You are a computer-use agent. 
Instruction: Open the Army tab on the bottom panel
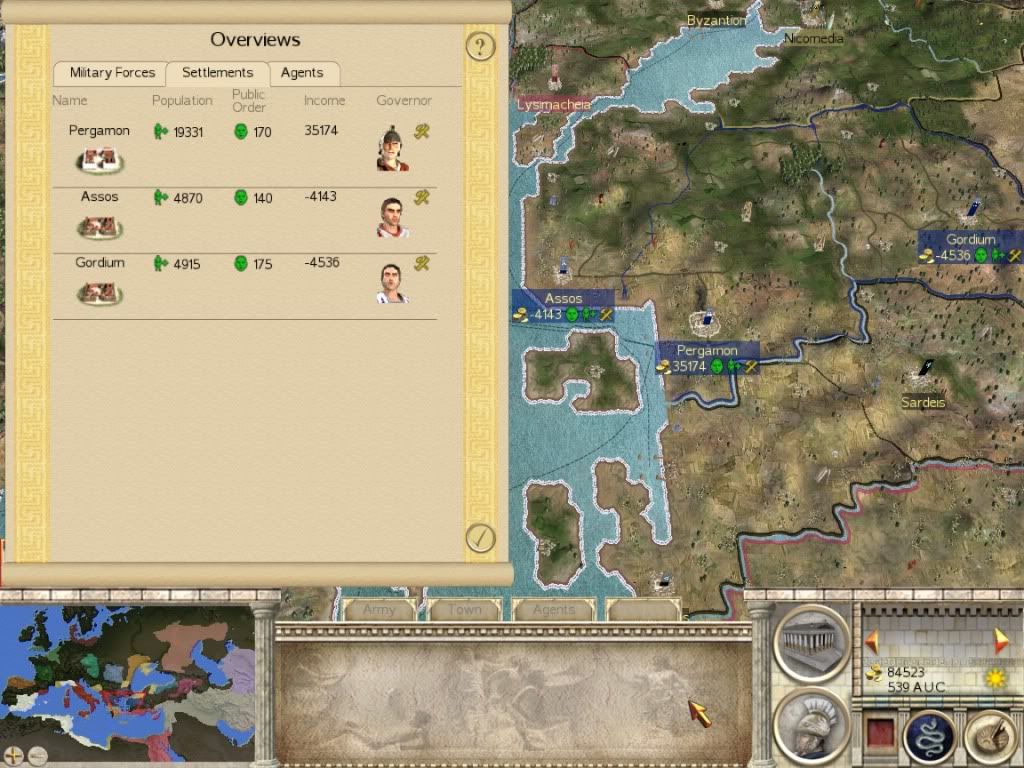(379, 610)
